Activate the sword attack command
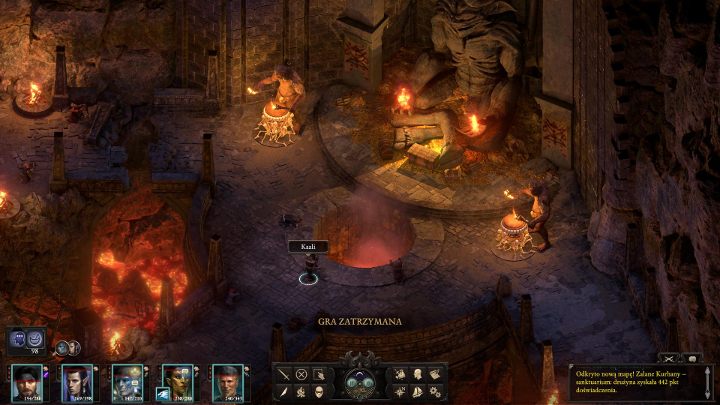 click(285, 374)
